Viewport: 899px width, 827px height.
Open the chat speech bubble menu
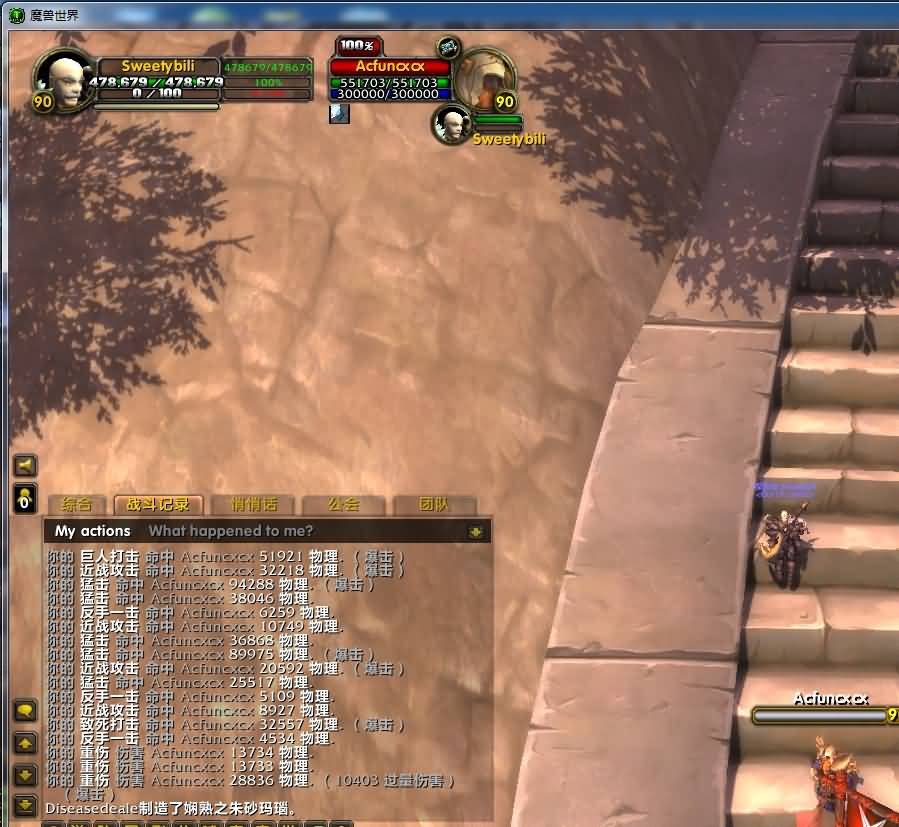[25, 710]
